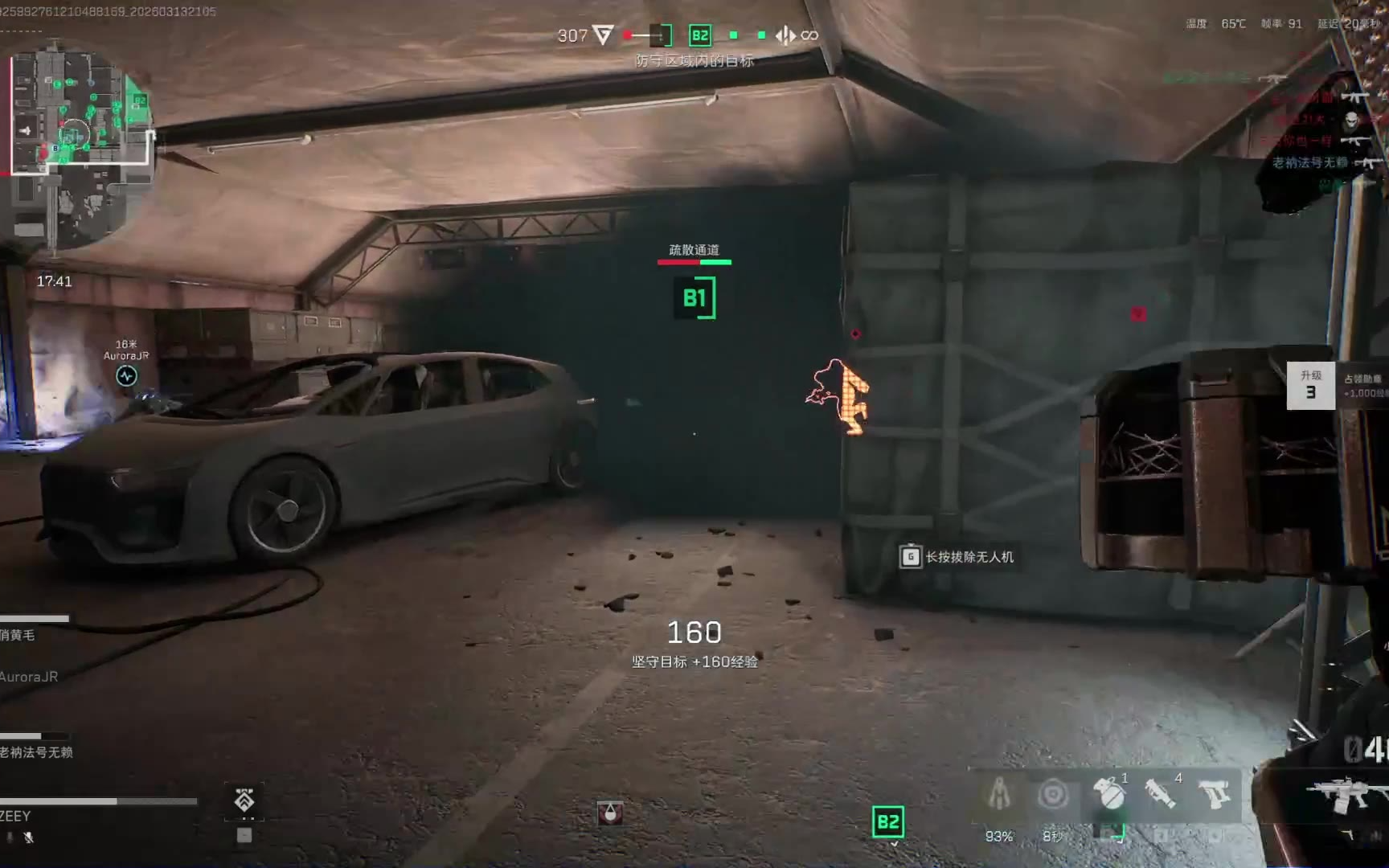
Task: Select the B2 objective marker in top bar
Action: 700,35
